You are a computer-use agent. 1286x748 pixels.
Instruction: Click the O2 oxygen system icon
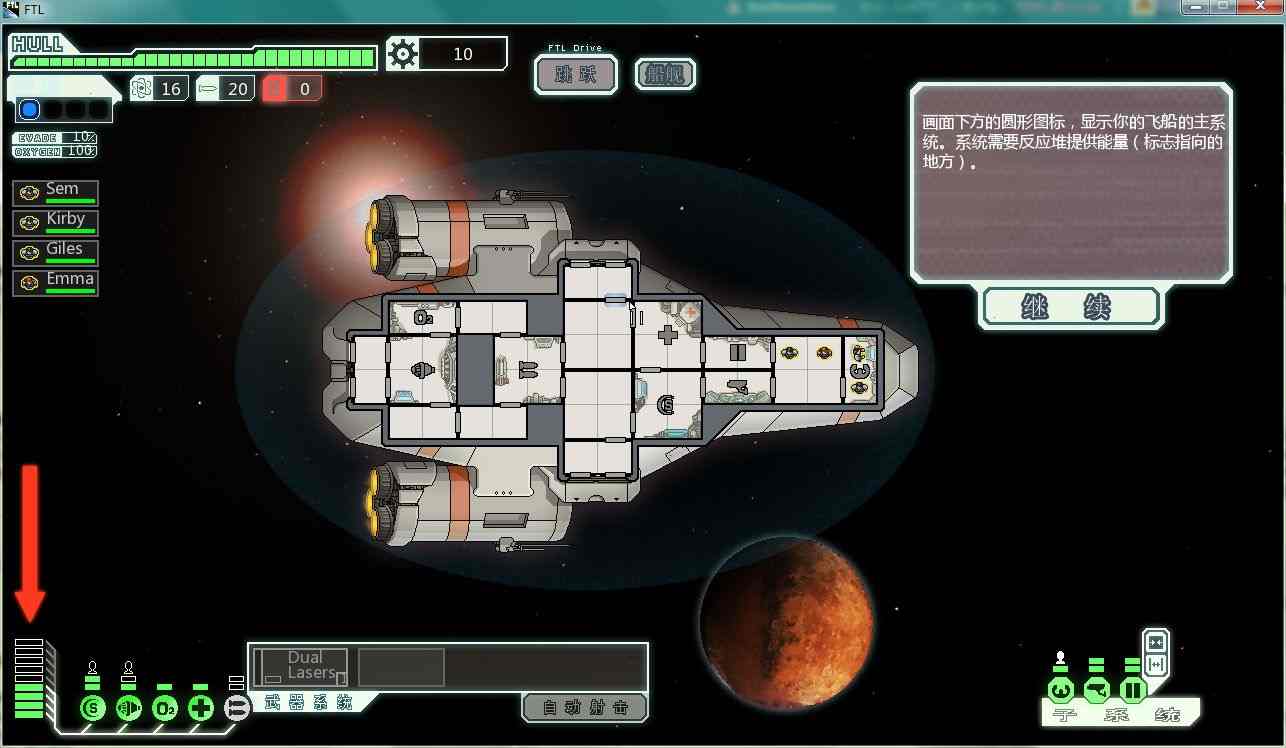165,709
